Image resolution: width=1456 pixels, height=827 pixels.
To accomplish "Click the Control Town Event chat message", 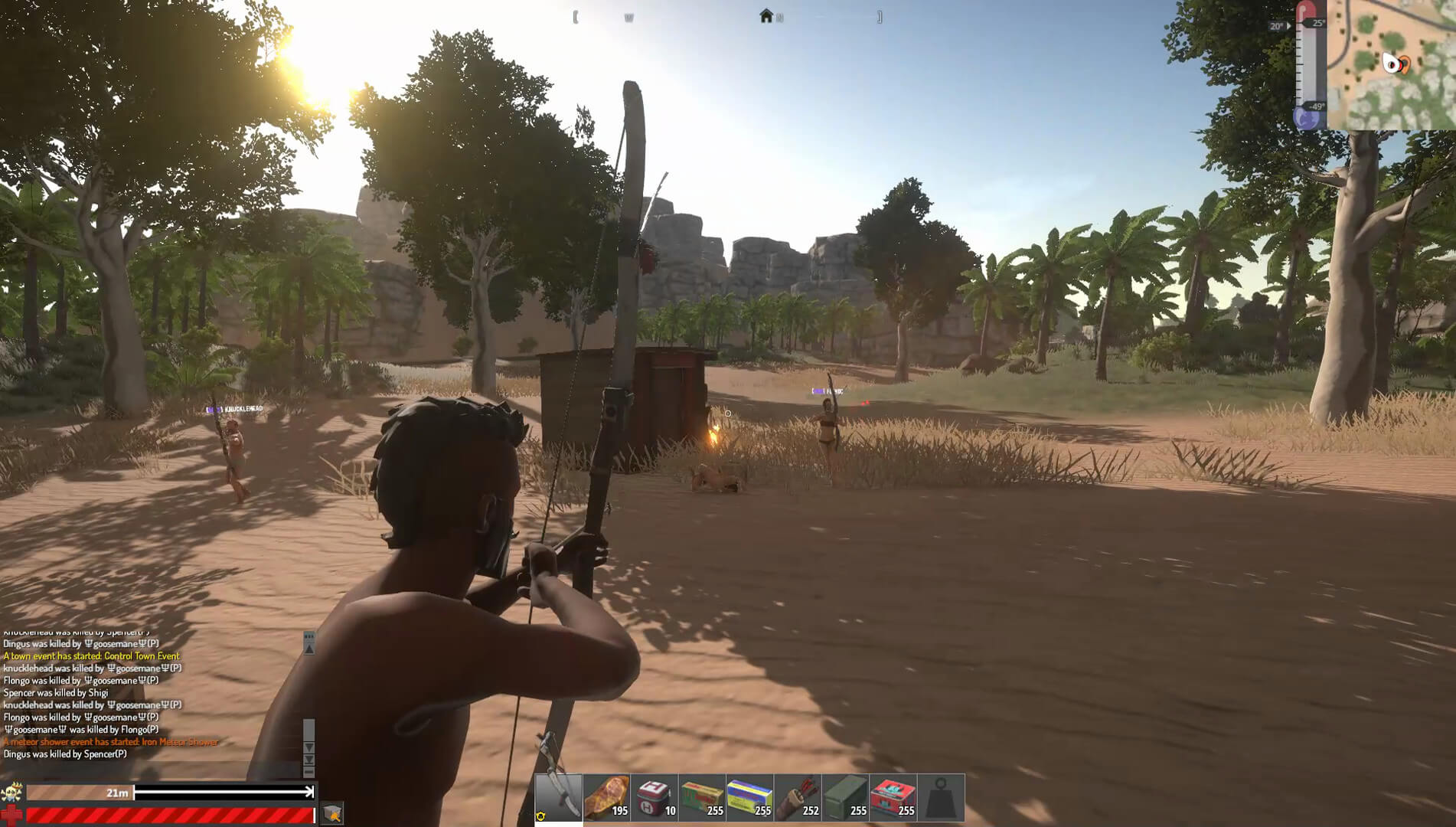I will tap(91, 656).
